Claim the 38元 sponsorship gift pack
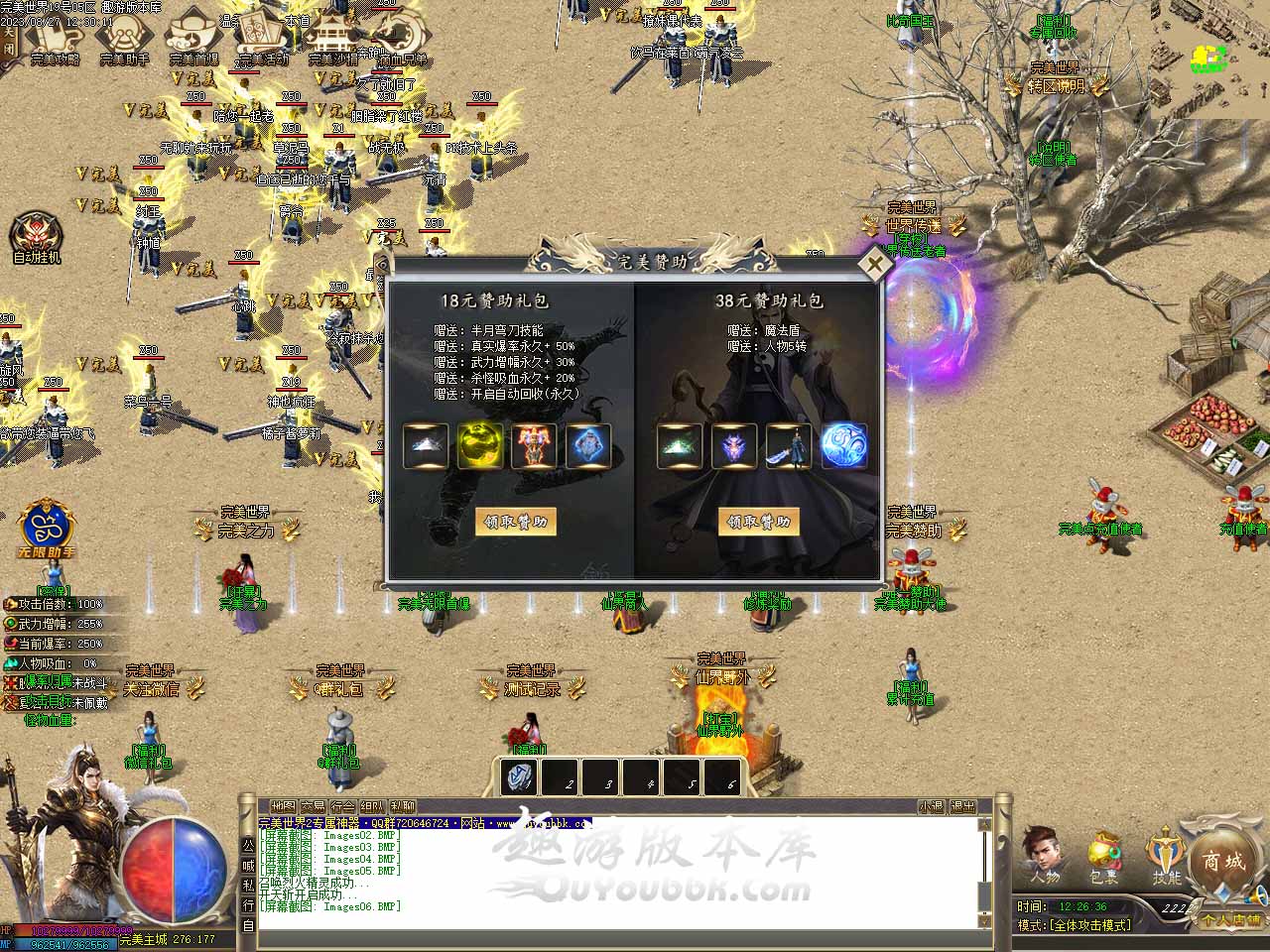The width and height of the screenshot is (1270, 952). (759, 522)
